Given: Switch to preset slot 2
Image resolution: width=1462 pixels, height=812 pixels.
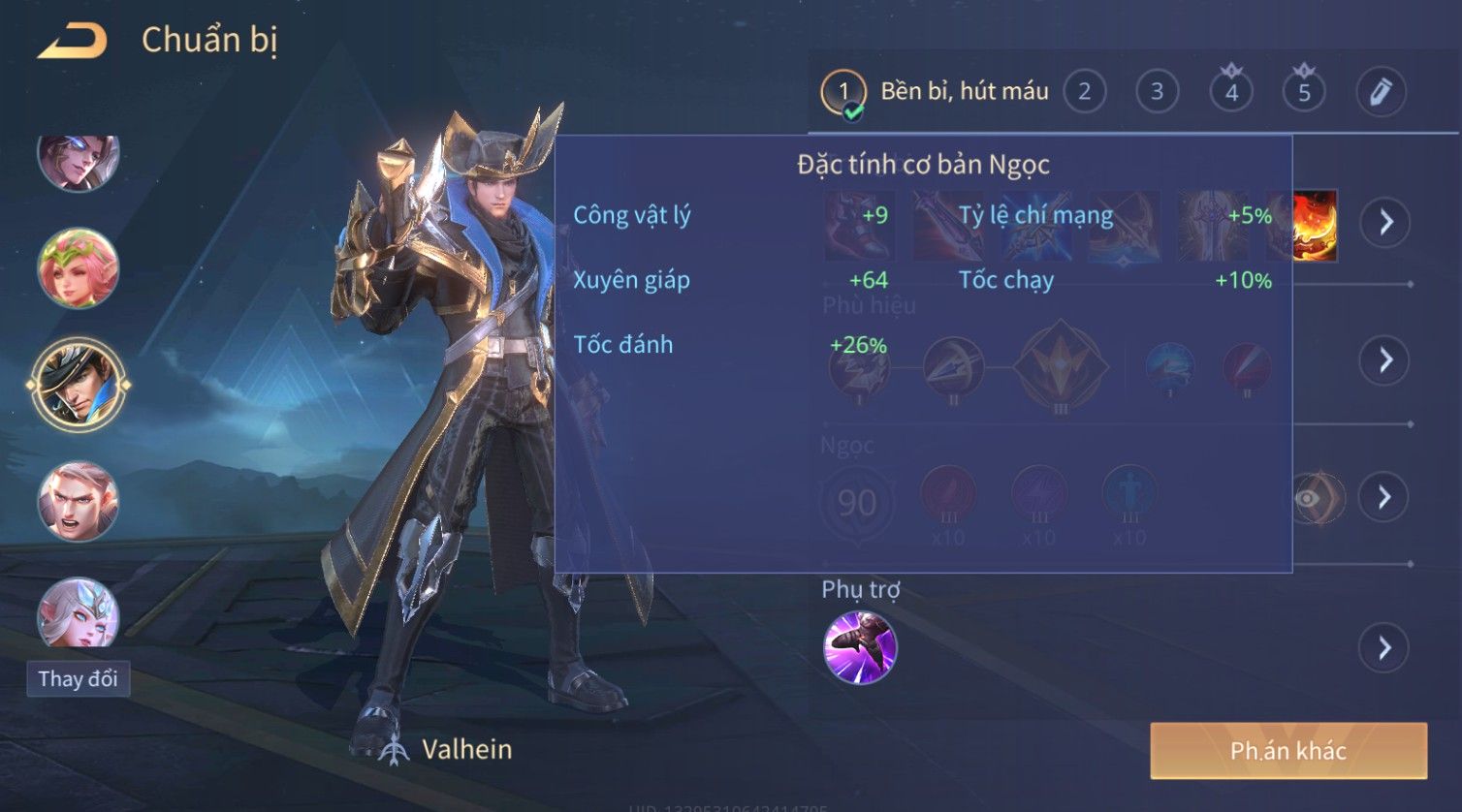Looking at the screenshot, I should tap(1084, 92).
